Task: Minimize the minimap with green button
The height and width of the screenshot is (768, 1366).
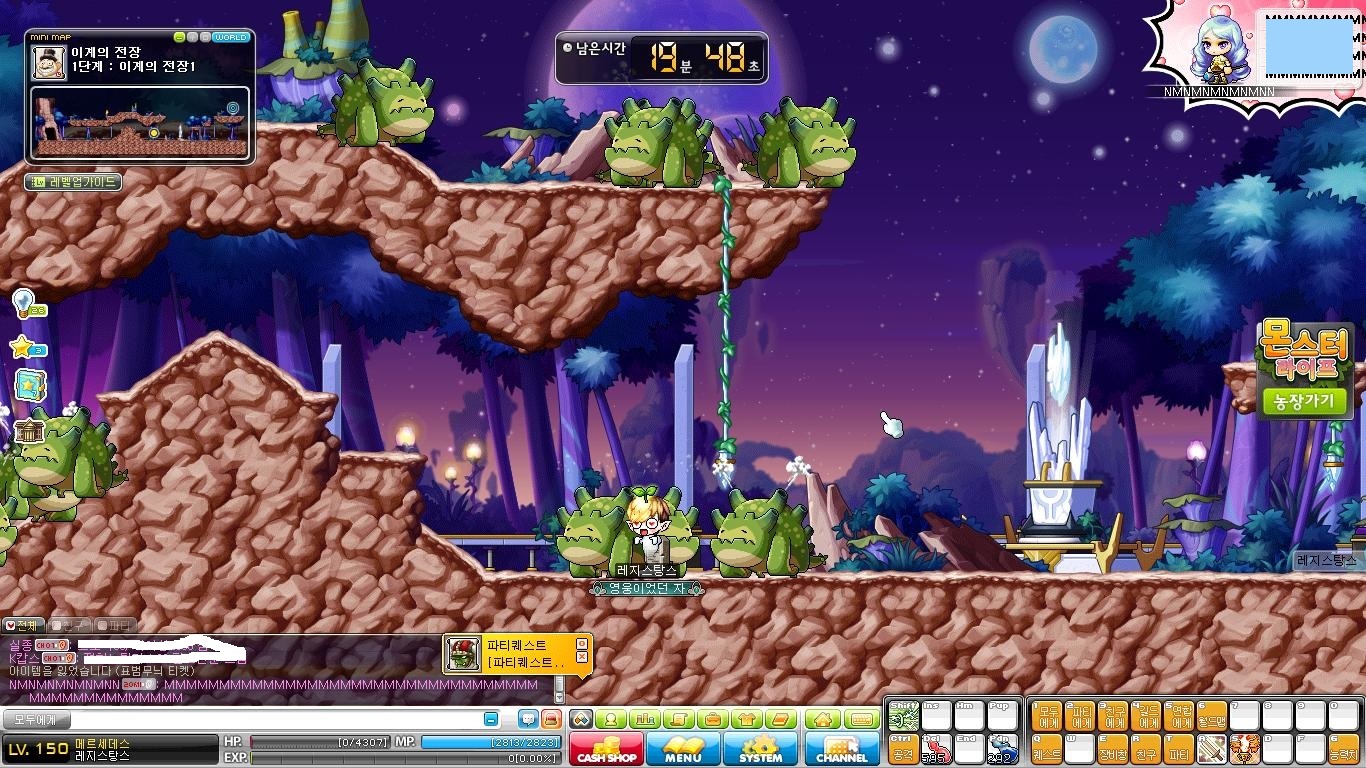Action: 180,37
